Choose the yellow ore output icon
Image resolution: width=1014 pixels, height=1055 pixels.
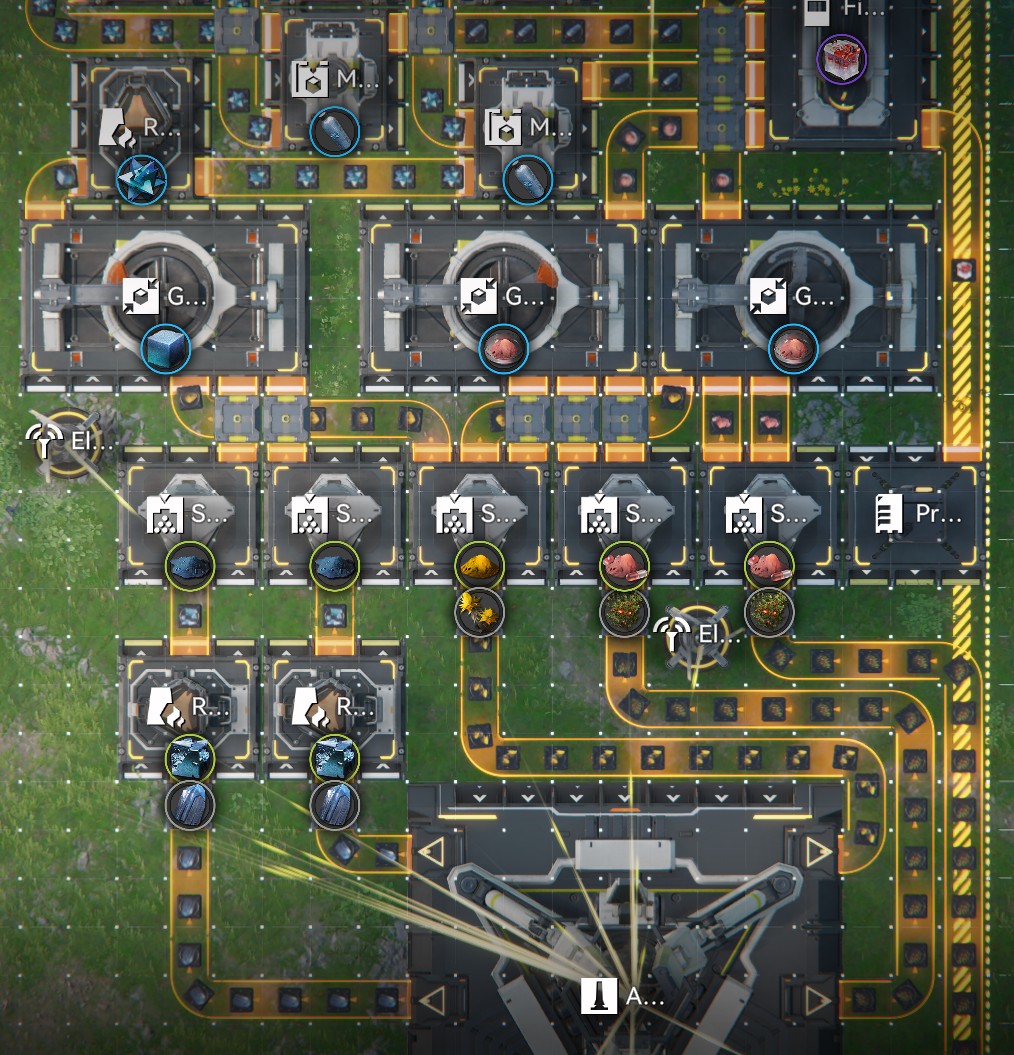(x=480, y=566)
